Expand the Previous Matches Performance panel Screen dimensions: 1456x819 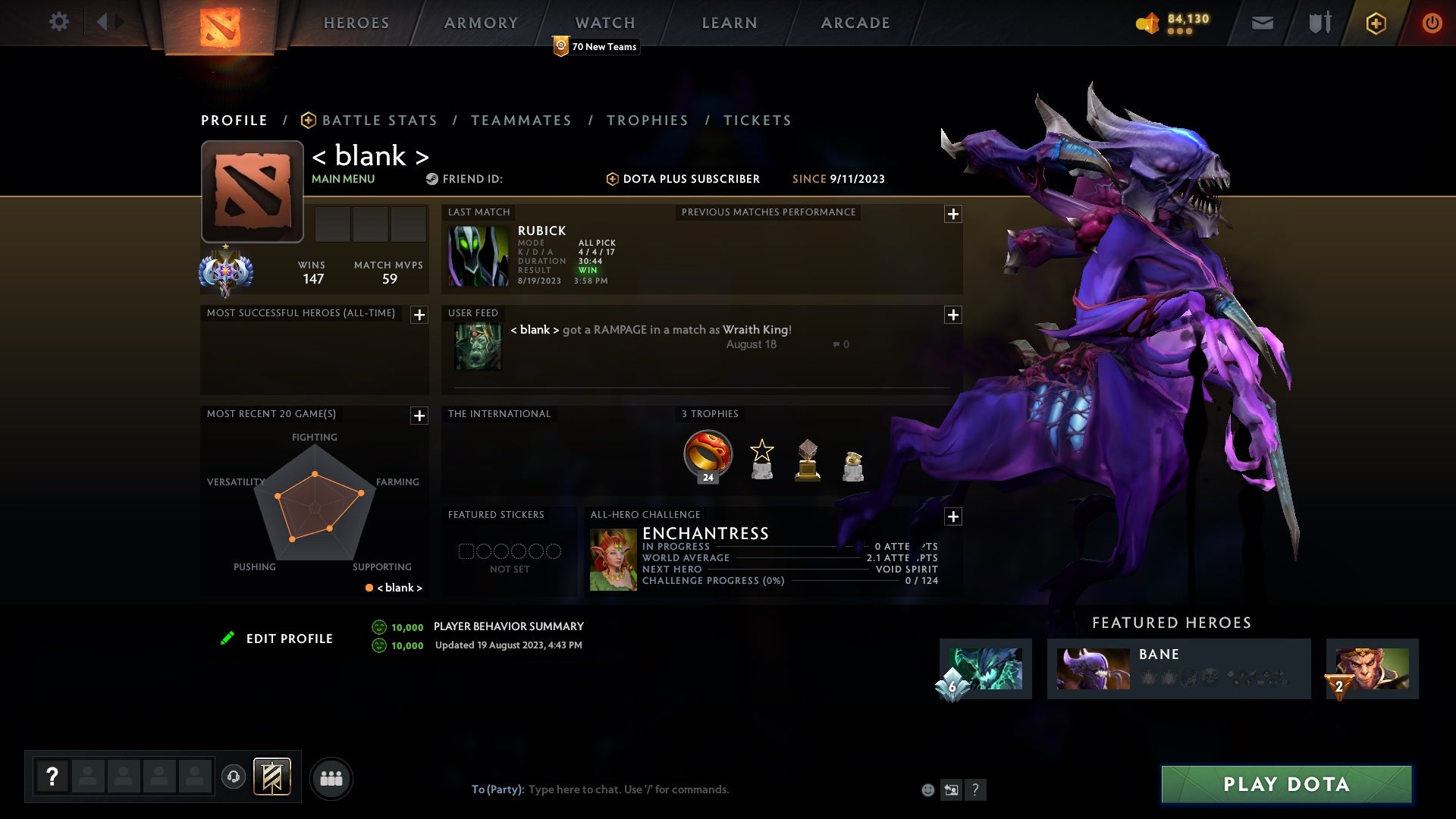[x=954, y=215]
